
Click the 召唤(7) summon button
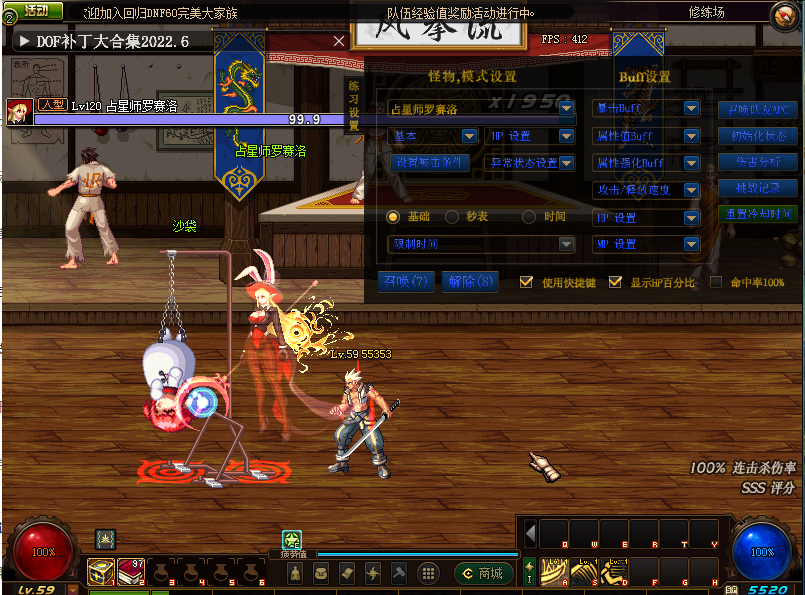coord(406,282)
